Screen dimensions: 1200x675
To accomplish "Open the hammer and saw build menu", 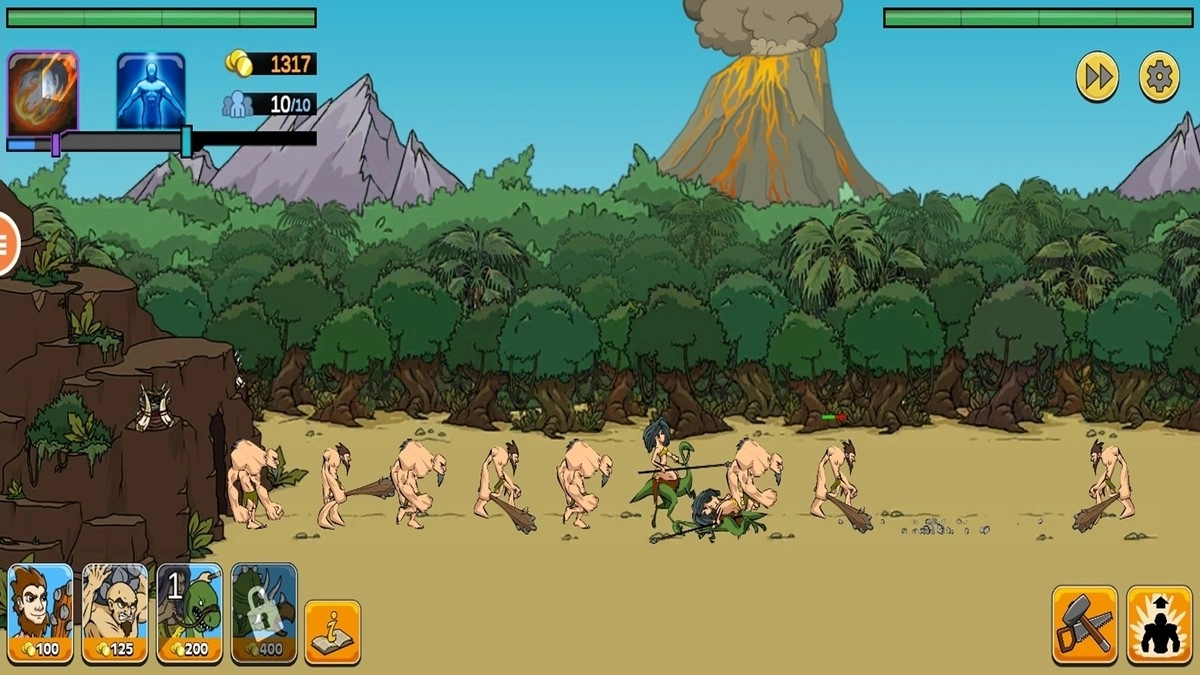I will (1084, 625).
